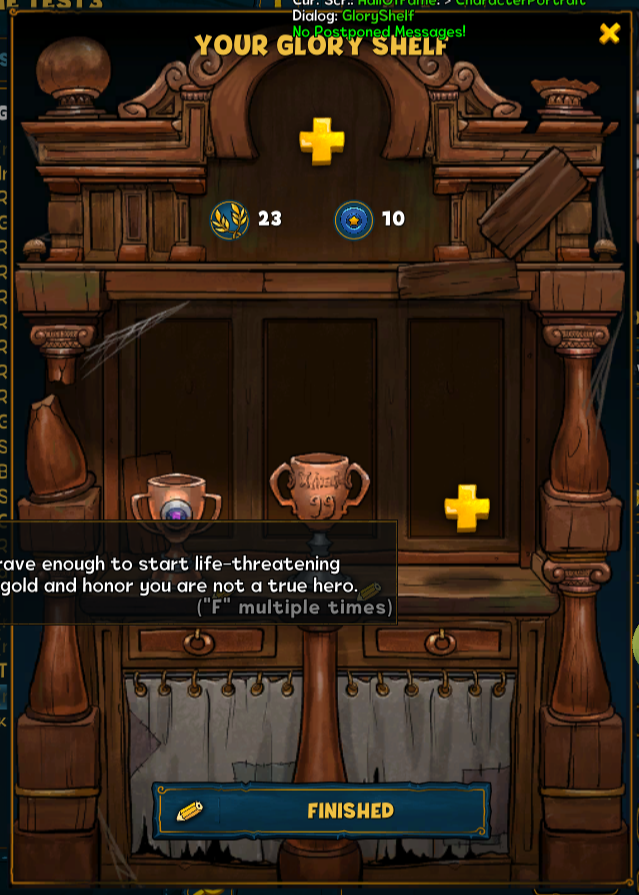639x895 pixels.
Task: Add a trophy in the arched alcove slot
Action: tap(322, 142)
